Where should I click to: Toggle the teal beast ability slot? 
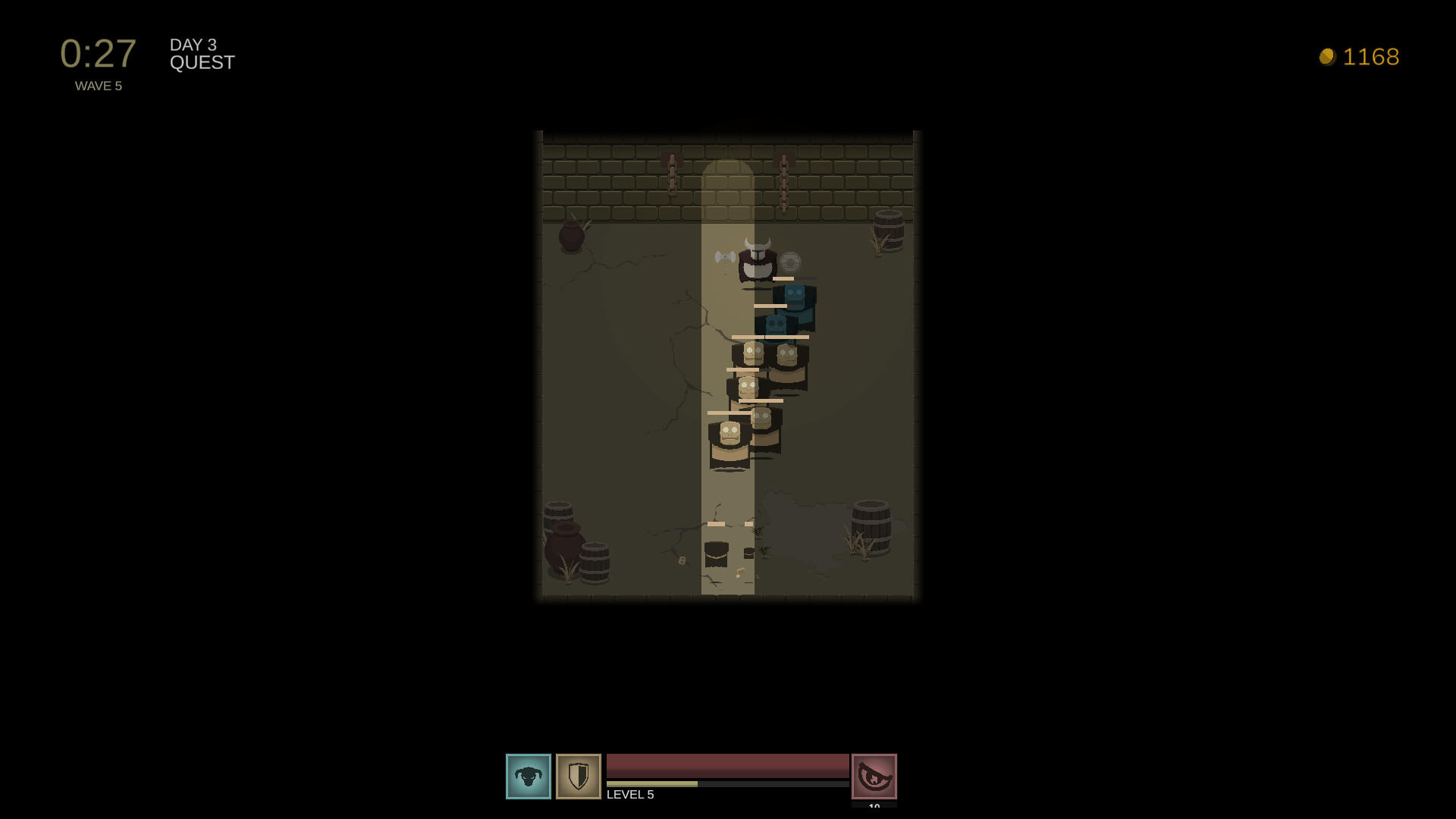[529, 777]
